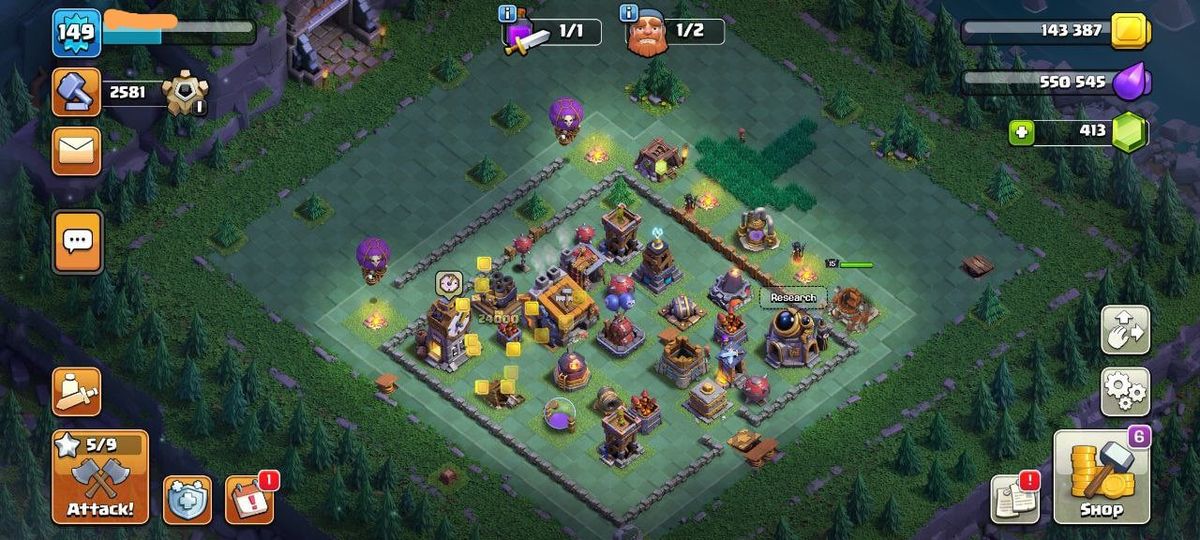
Task: Open the player level 149 profile badge
Action: [76, 33]
